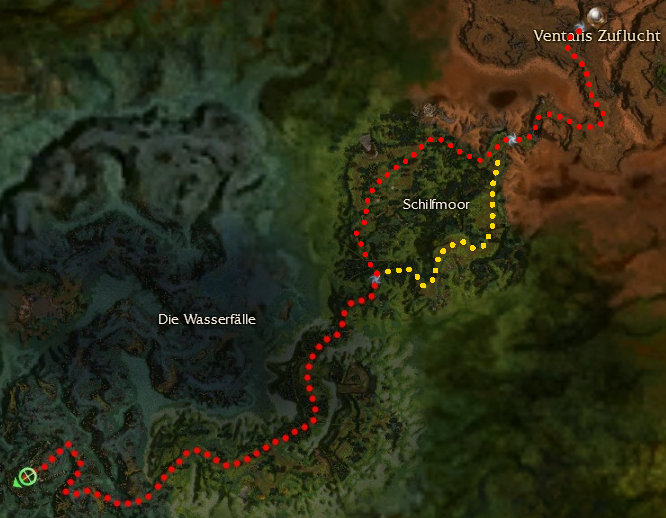Screen dimensions: 666x518
Task: Select the Ventaris Zuflucht outpost icon
Action: pos(597,15)
